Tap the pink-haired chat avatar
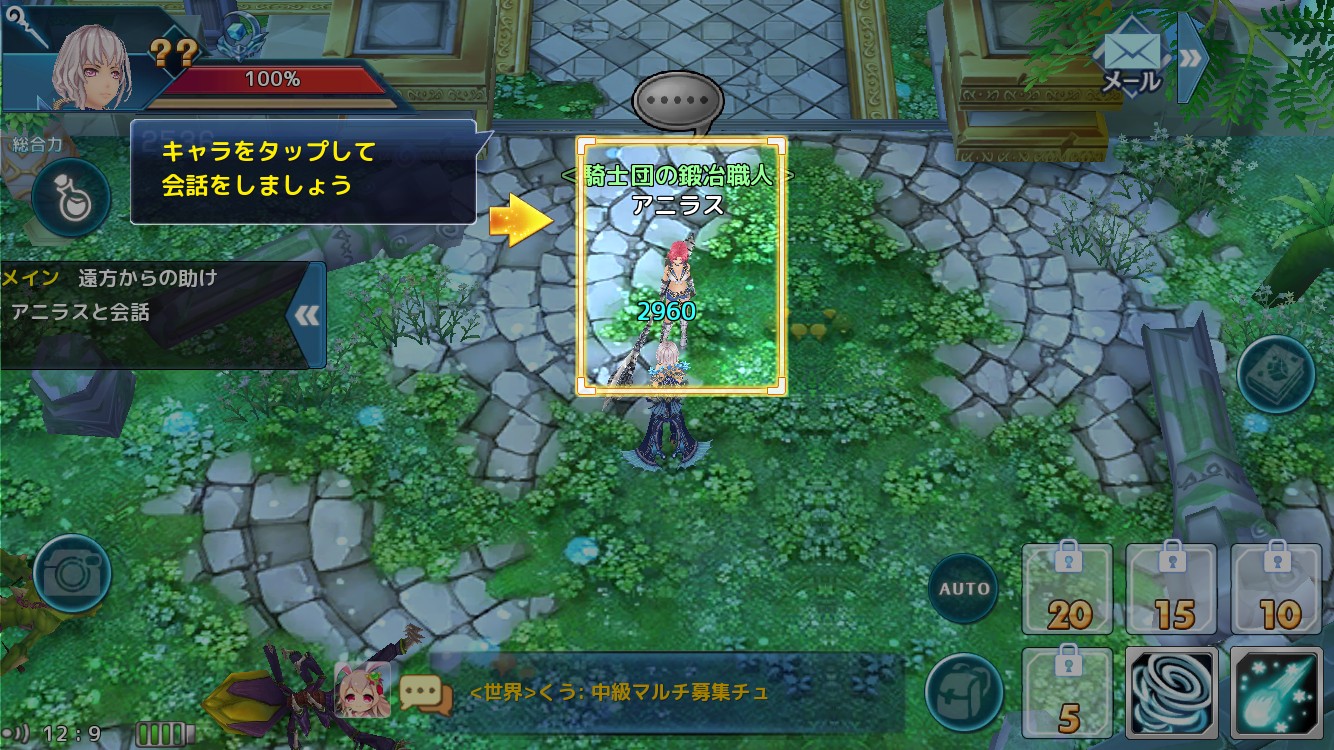 (x=362, y=690)
